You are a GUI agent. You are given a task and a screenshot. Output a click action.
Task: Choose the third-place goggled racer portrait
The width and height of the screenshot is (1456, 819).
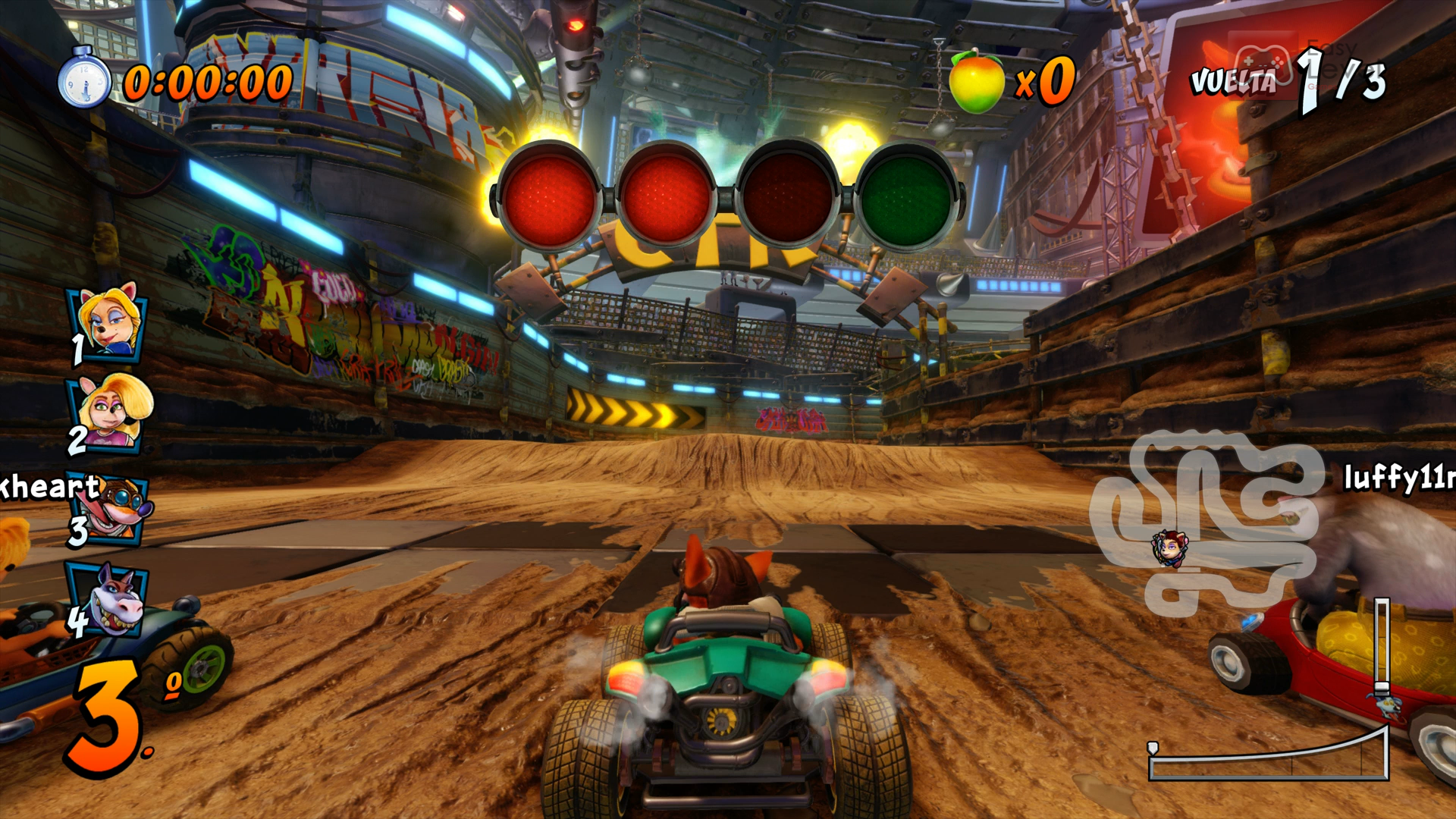(x=115, y=507)
